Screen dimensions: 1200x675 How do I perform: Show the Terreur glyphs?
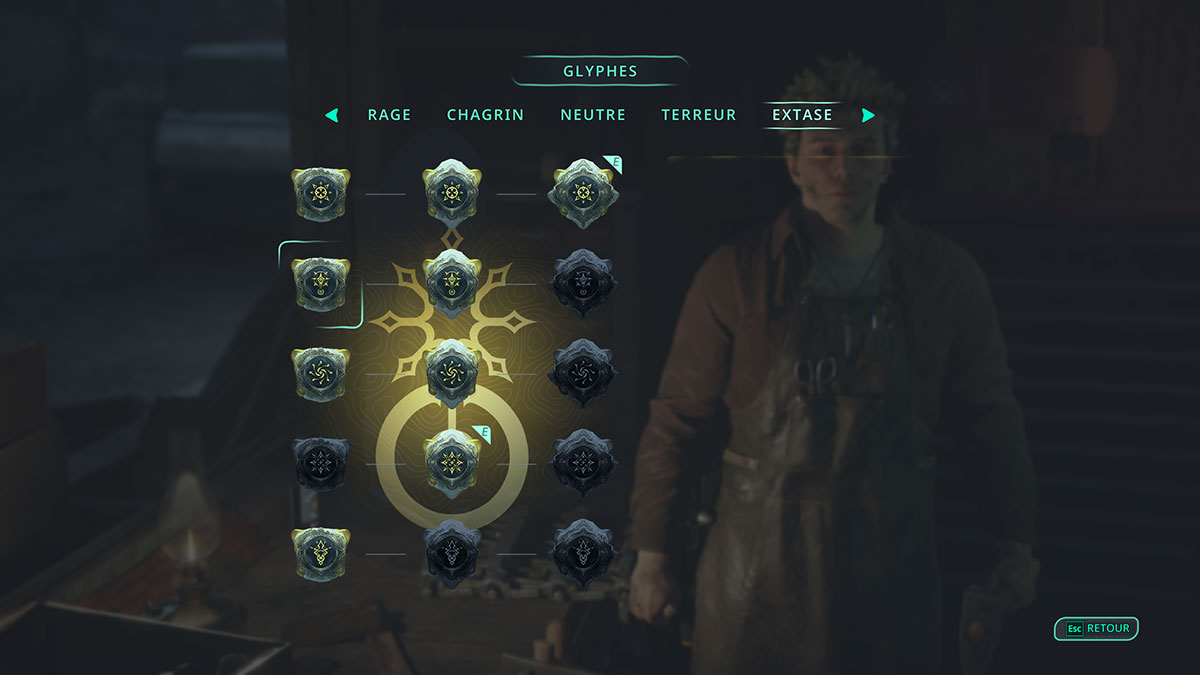pos(699,115)
